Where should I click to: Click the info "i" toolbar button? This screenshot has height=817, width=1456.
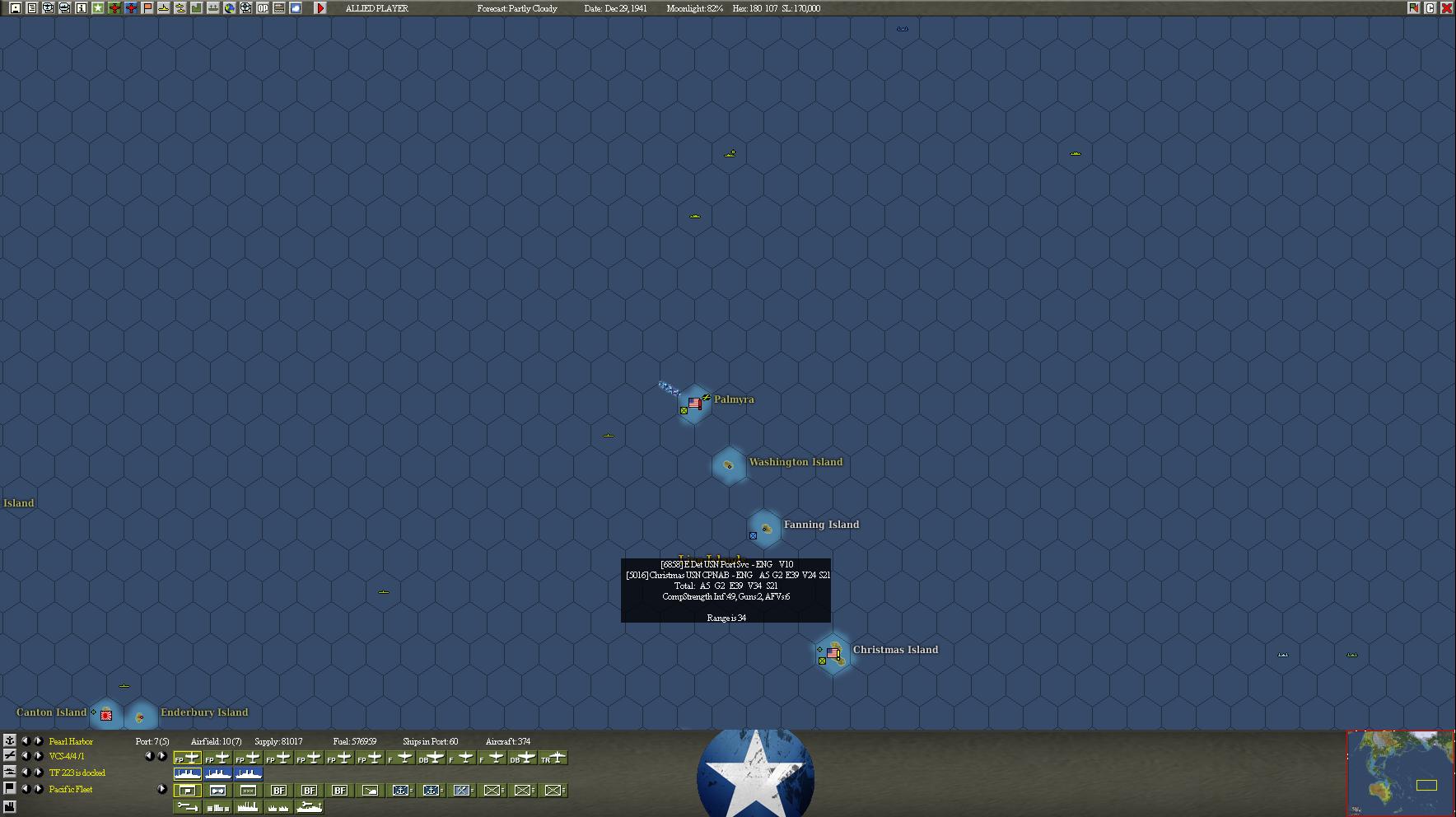(x=81, y=8)
